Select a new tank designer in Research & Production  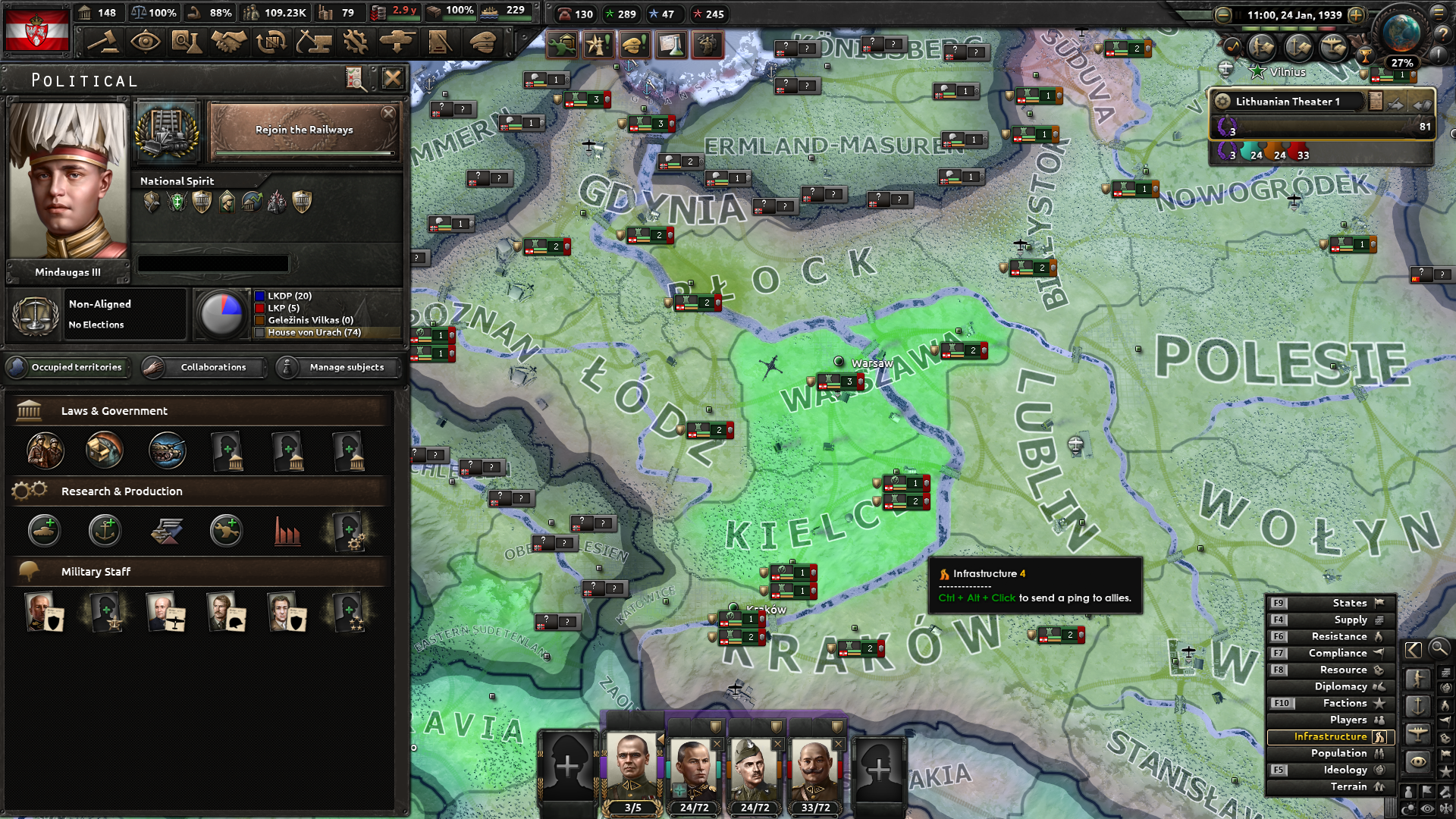coord(44,531)
